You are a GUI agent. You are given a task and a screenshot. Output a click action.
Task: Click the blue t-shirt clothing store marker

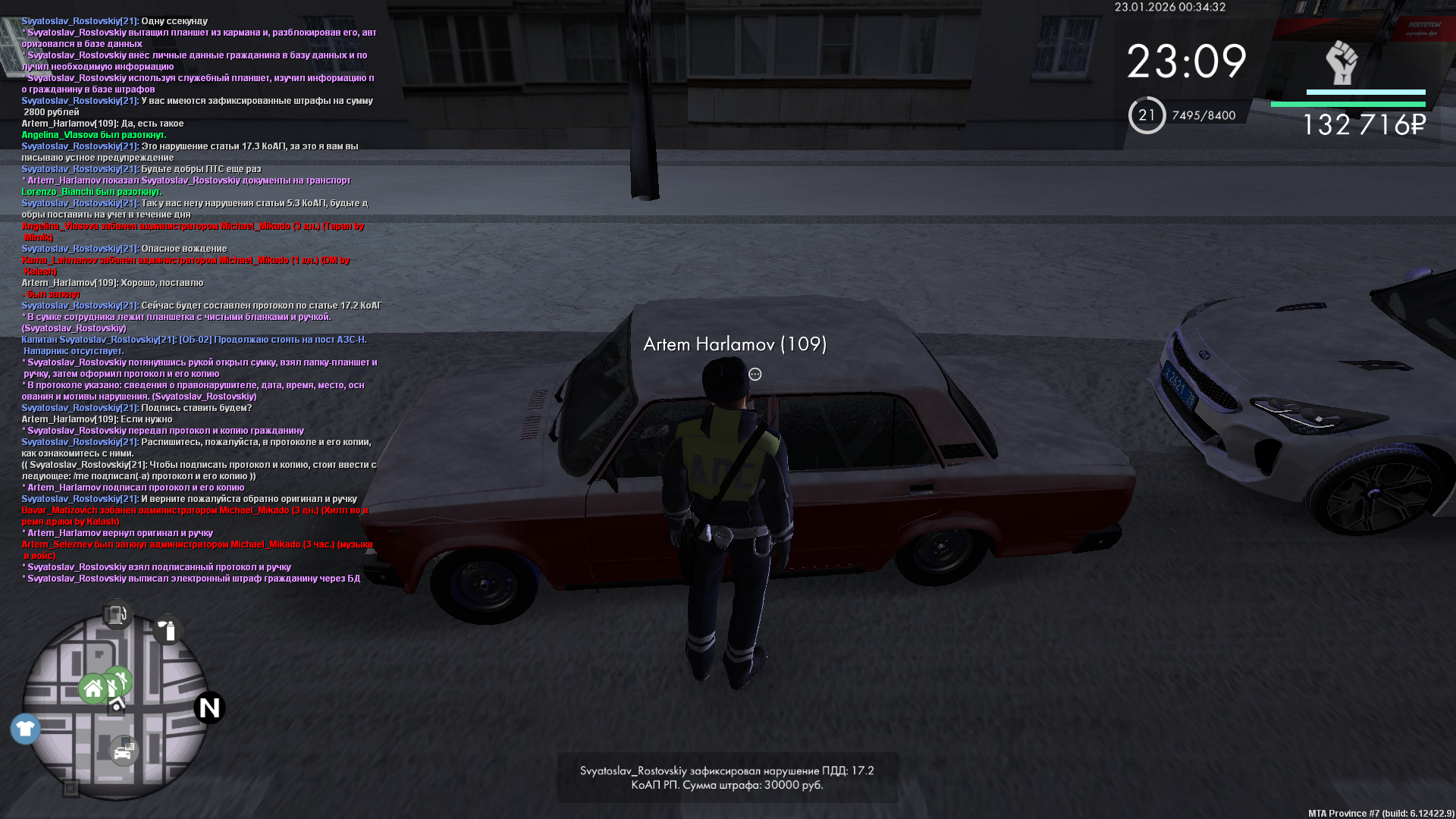tap(25, 729)
